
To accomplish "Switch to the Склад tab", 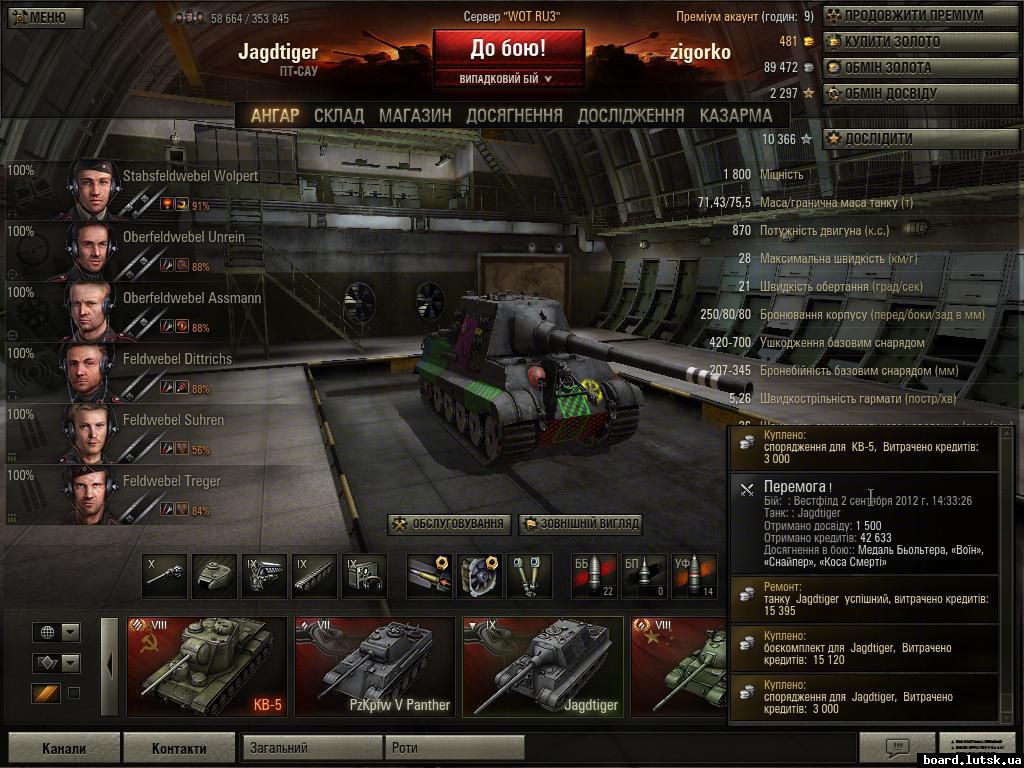I will (x=339, y=115).
